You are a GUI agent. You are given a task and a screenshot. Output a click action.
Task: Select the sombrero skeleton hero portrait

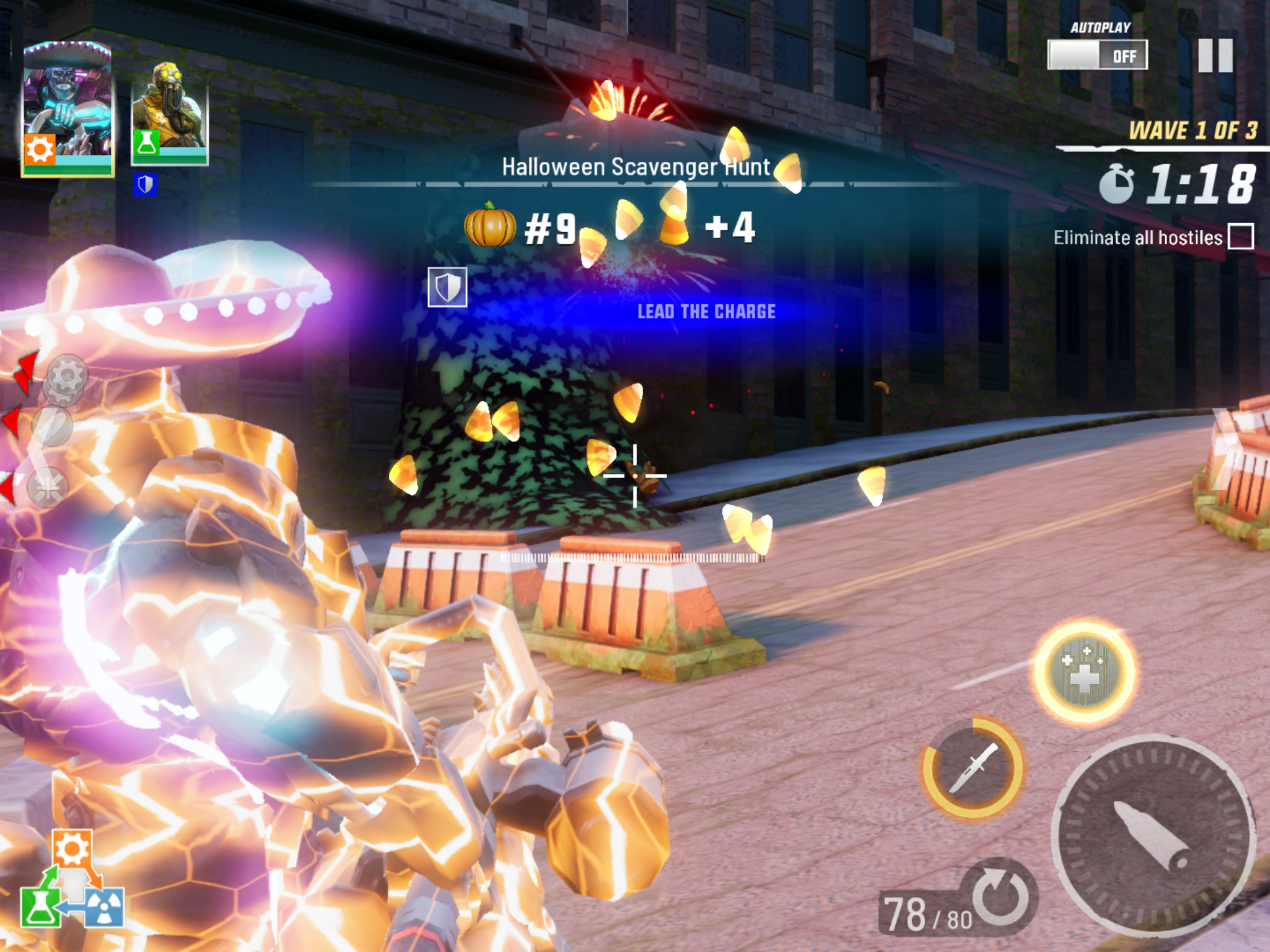coord(67,108)
